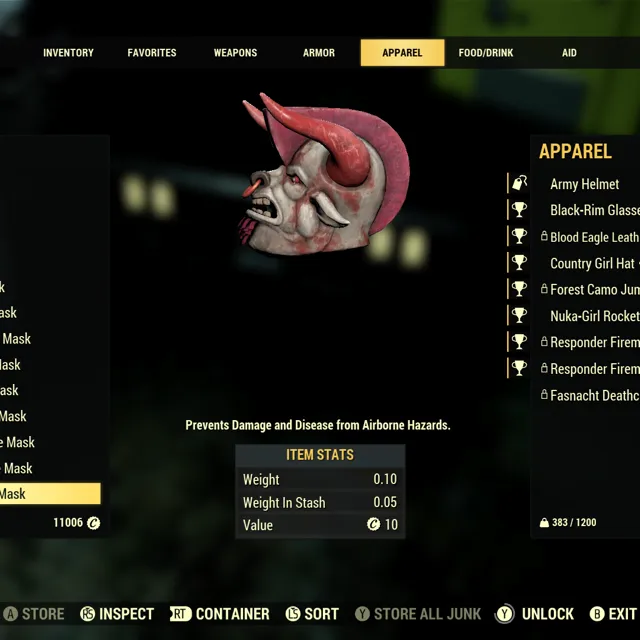The height and width of the screenshot is (640, 640).
Task: Select the Blood Eagle Leather item
Action: pos(593,237)
